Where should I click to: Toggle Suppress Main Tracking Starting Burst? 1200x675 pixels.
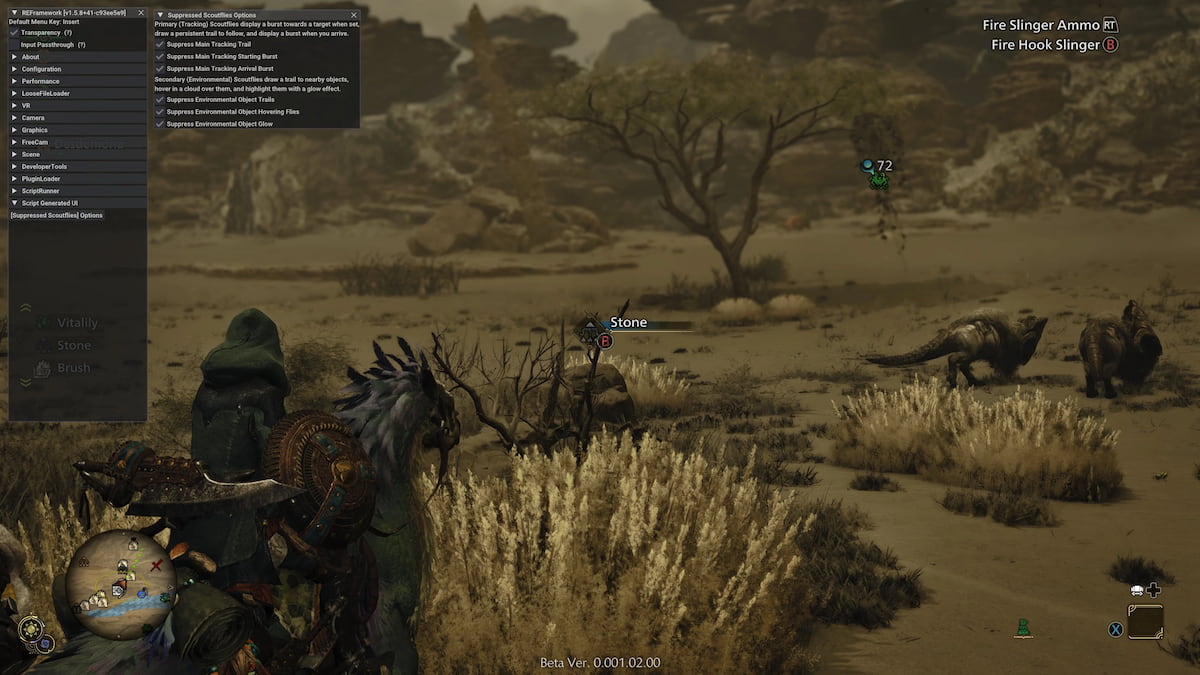160,56
